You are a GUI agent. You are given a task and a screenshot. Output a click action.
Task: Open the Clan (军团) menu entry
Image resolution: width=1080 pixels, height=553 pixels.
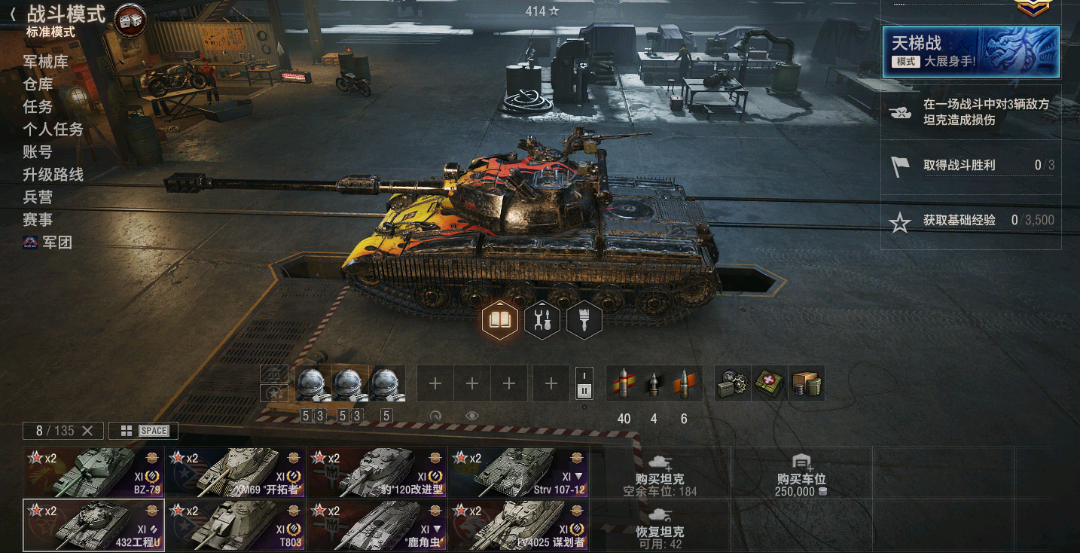pos(49,242)
